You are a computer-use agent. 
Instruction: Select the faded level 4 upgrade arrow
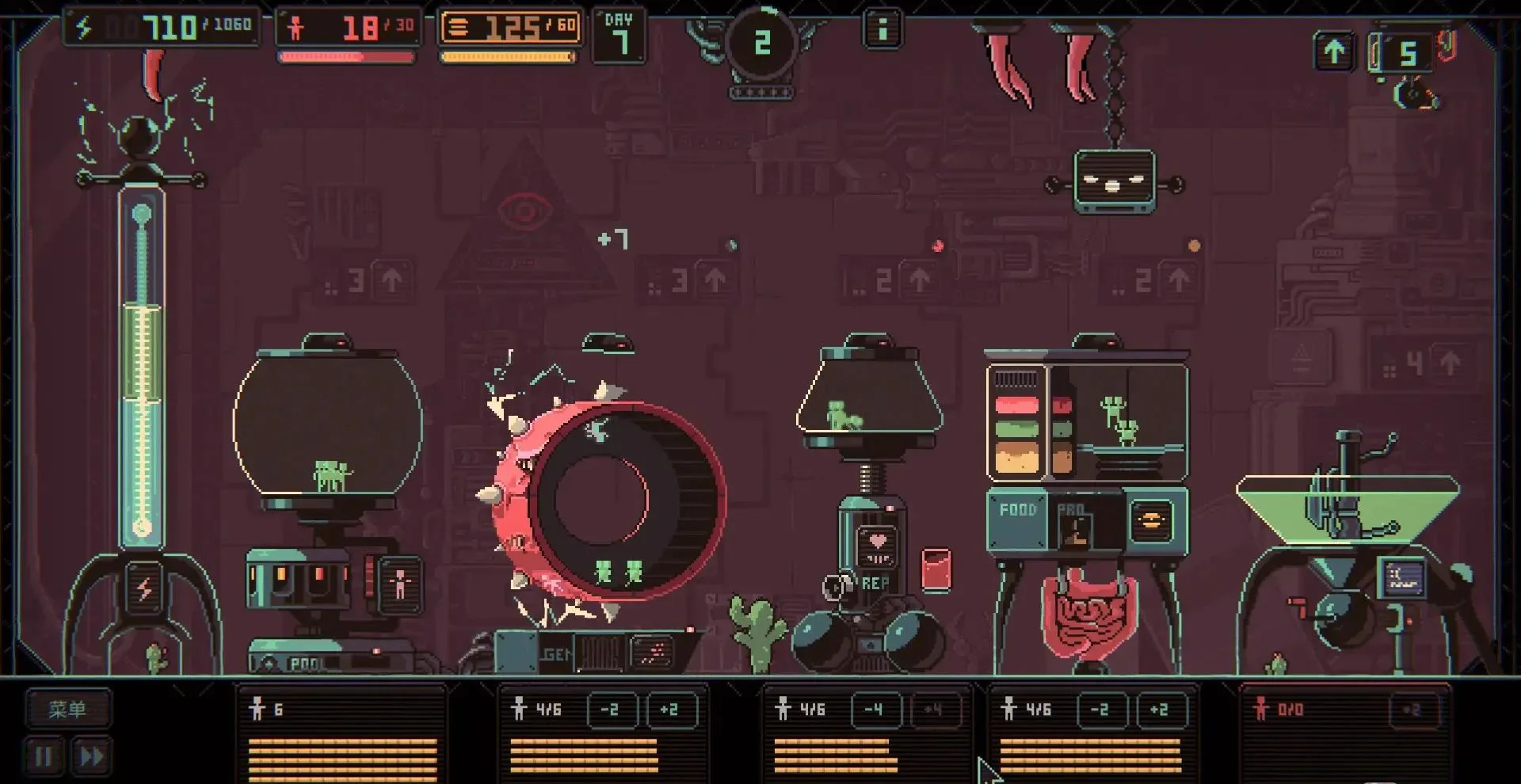[x=1450, y=363]
